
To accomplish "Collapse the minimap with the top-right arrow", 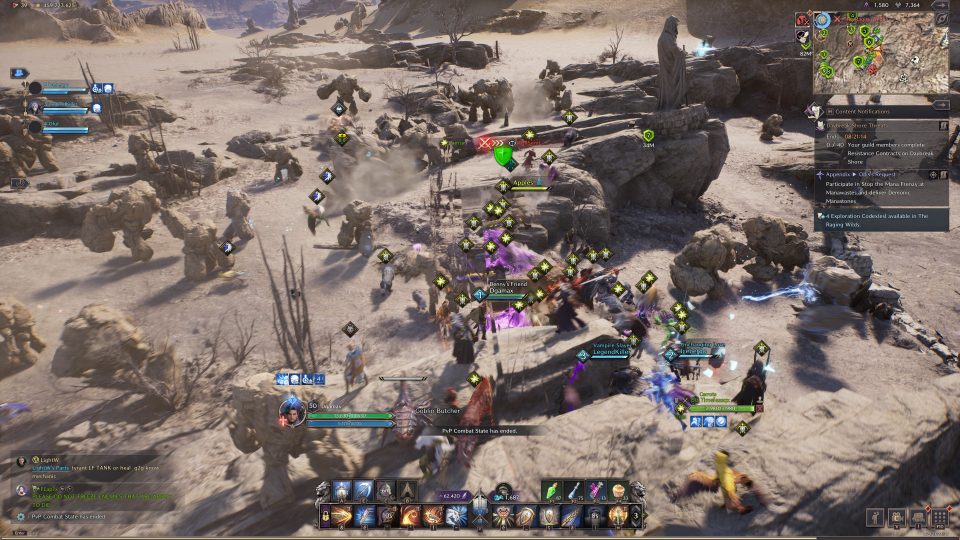I will pos(941,5).
